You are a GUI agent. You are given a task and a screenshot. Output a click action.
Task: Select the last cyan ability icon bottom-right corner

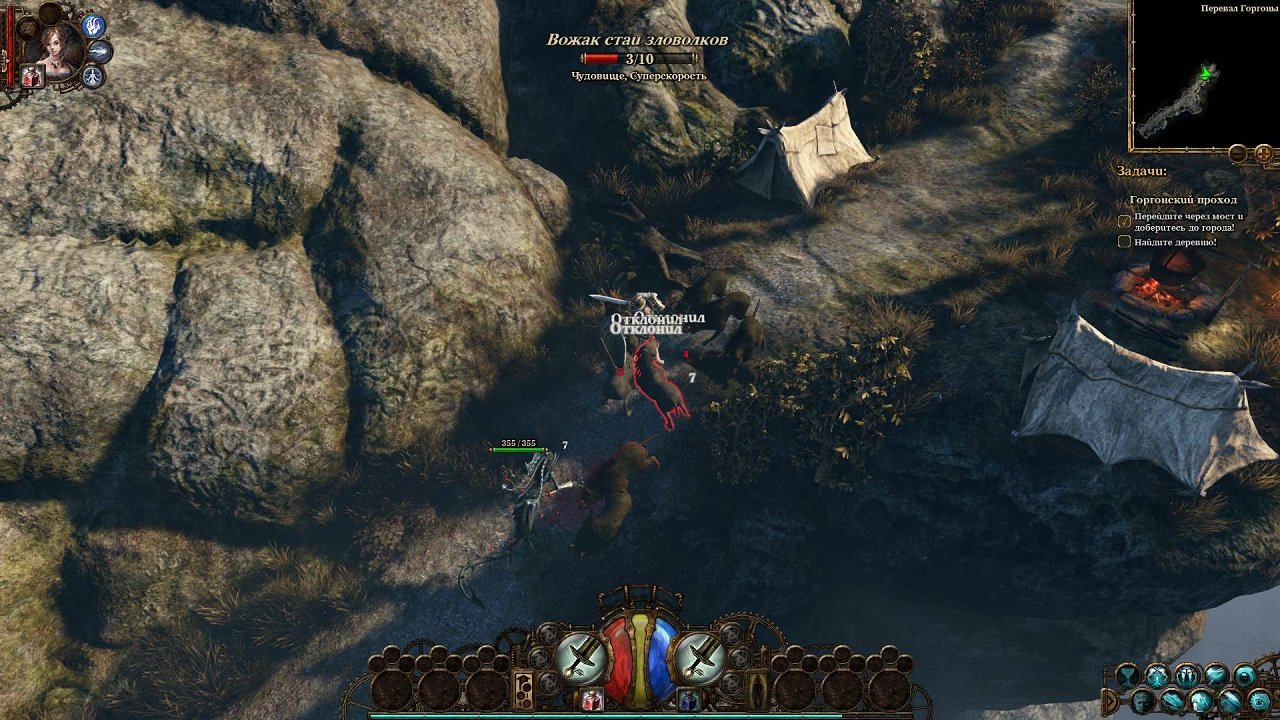click(1257, 700)
